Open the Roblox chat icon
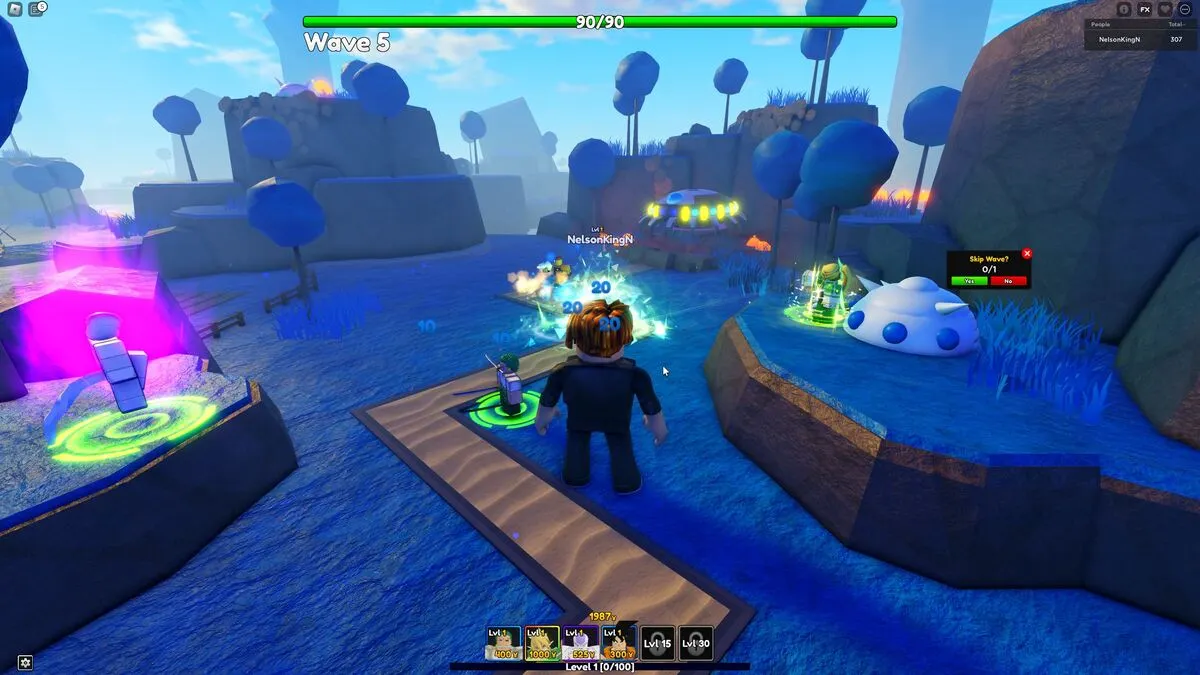The image size is (1200, 675). (37, 9)
